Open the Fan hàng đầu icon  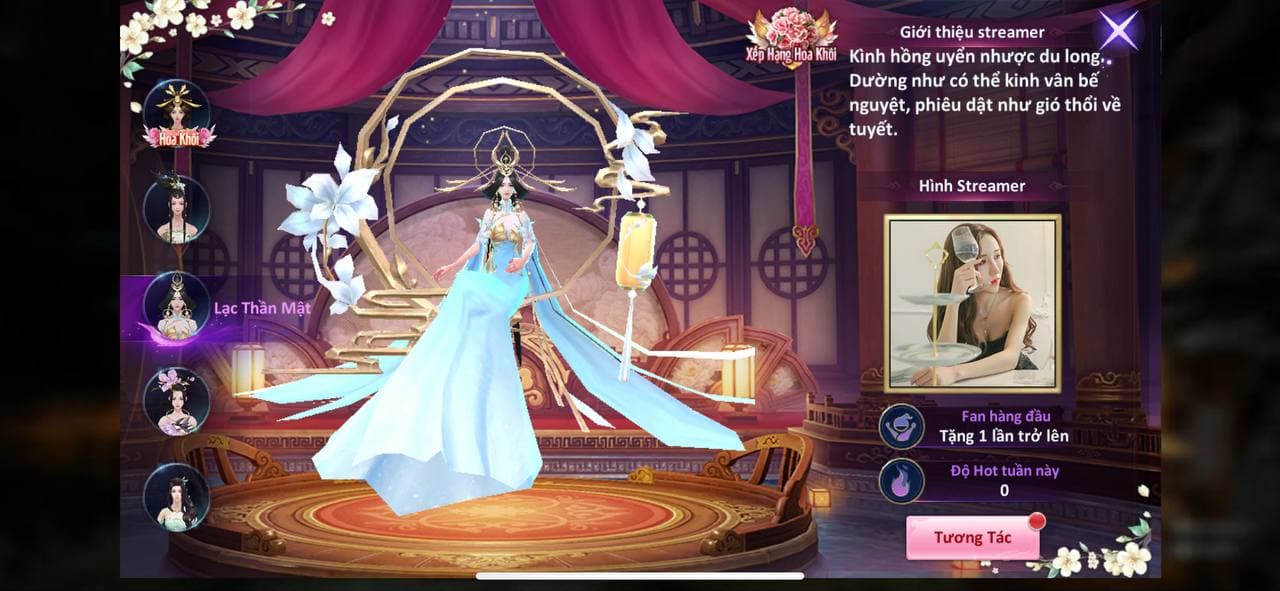click(x=901, y=426)
